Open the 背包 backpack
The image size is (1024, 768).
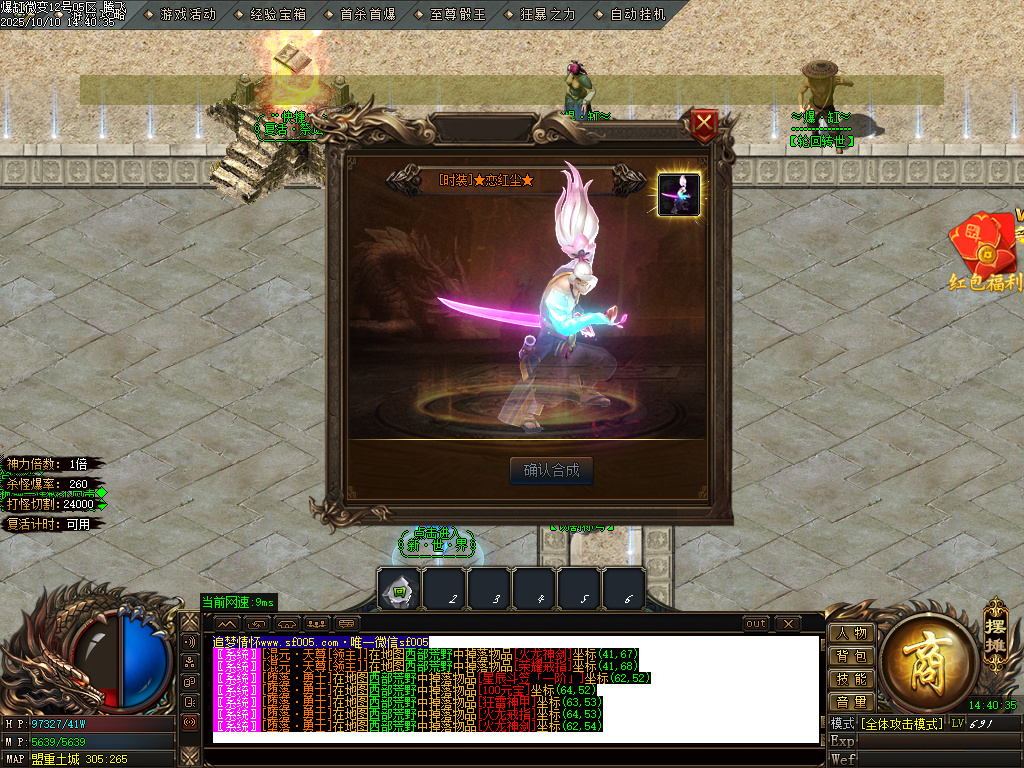(851, 656)
